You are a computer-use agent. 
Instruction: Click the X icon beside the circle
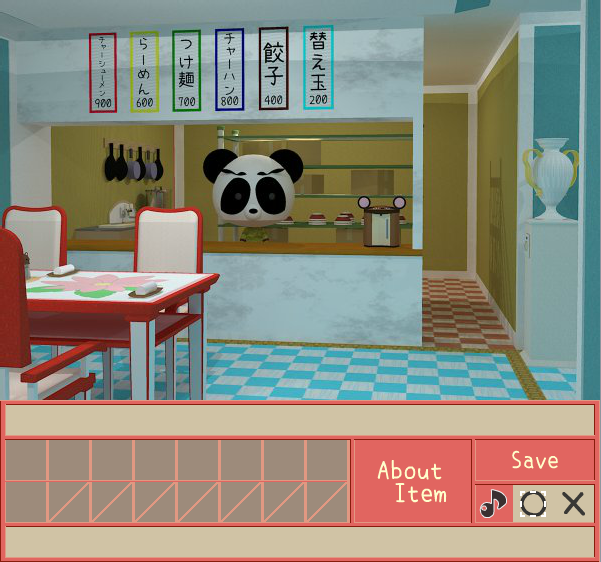click(x=574, y=503)
